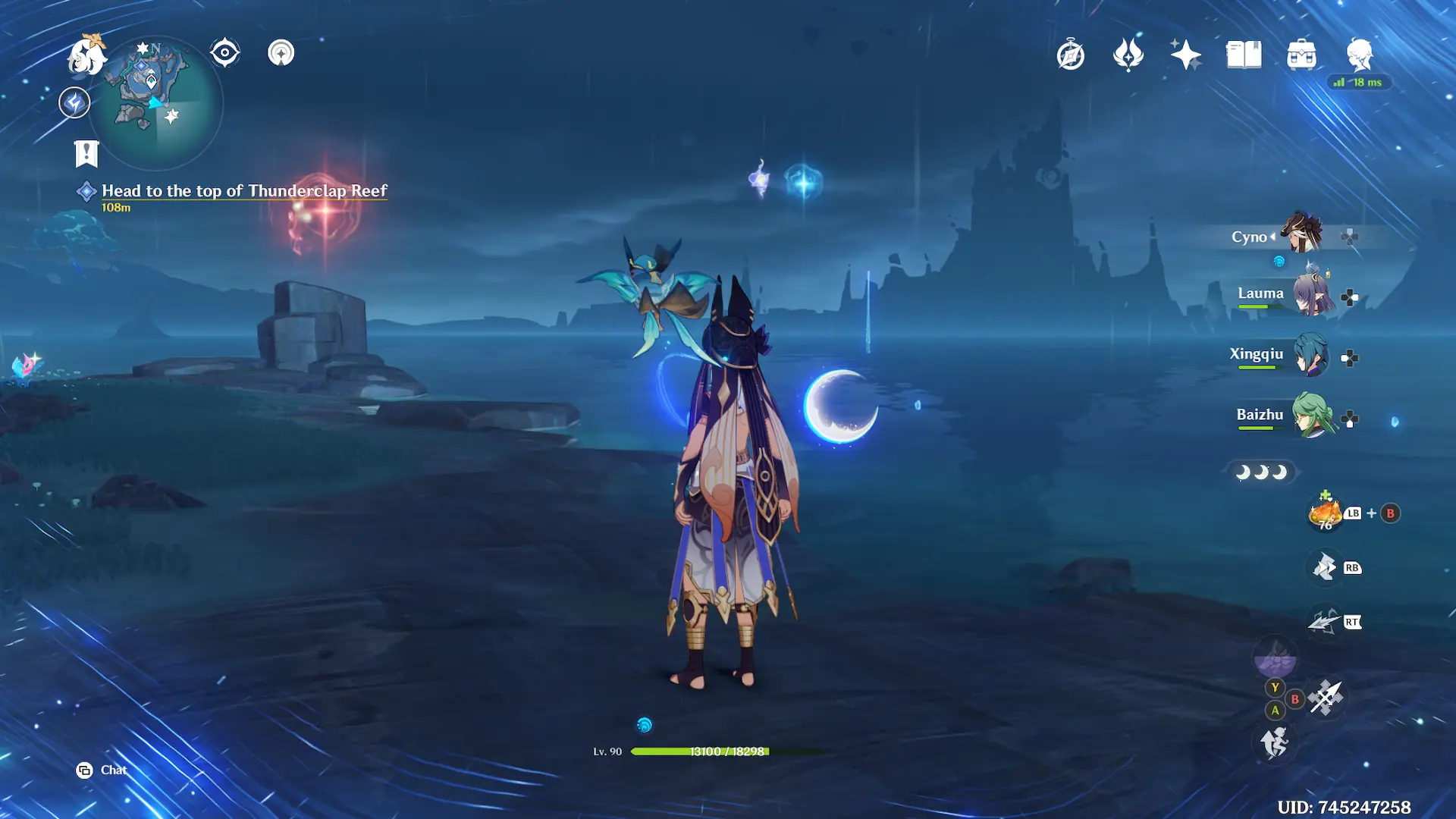Open the Chat box
This screenshot has width=1456, height=819.
tap(102, 770)
